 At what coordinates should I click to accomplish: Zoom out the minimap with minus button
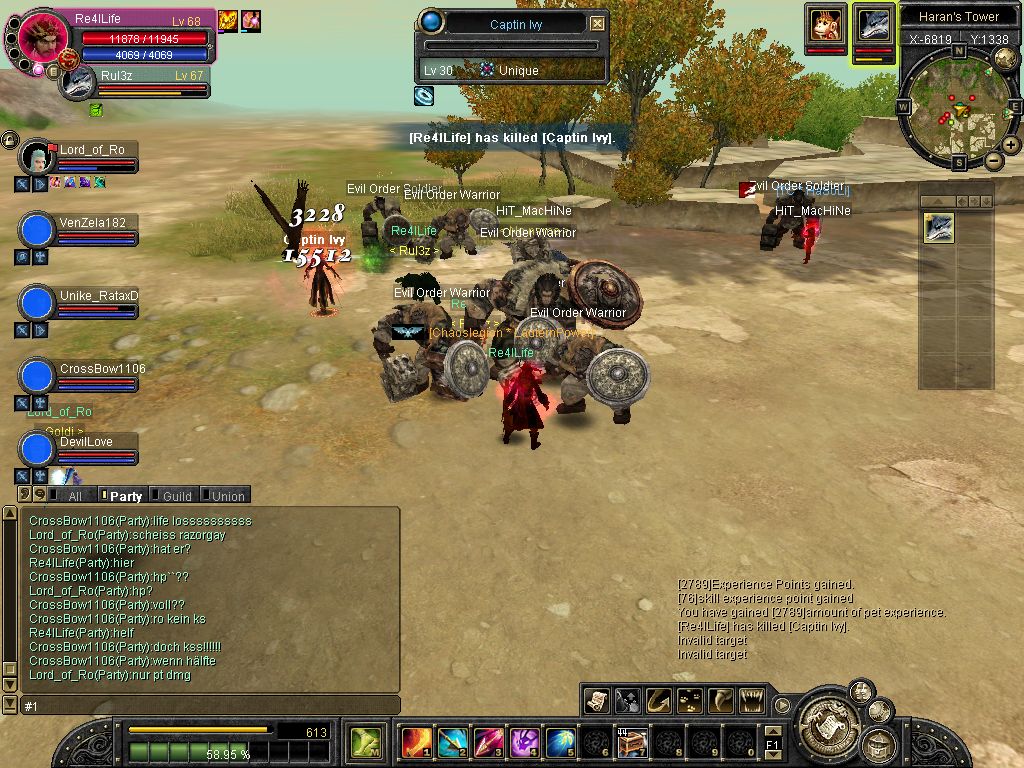coord(993,160)
